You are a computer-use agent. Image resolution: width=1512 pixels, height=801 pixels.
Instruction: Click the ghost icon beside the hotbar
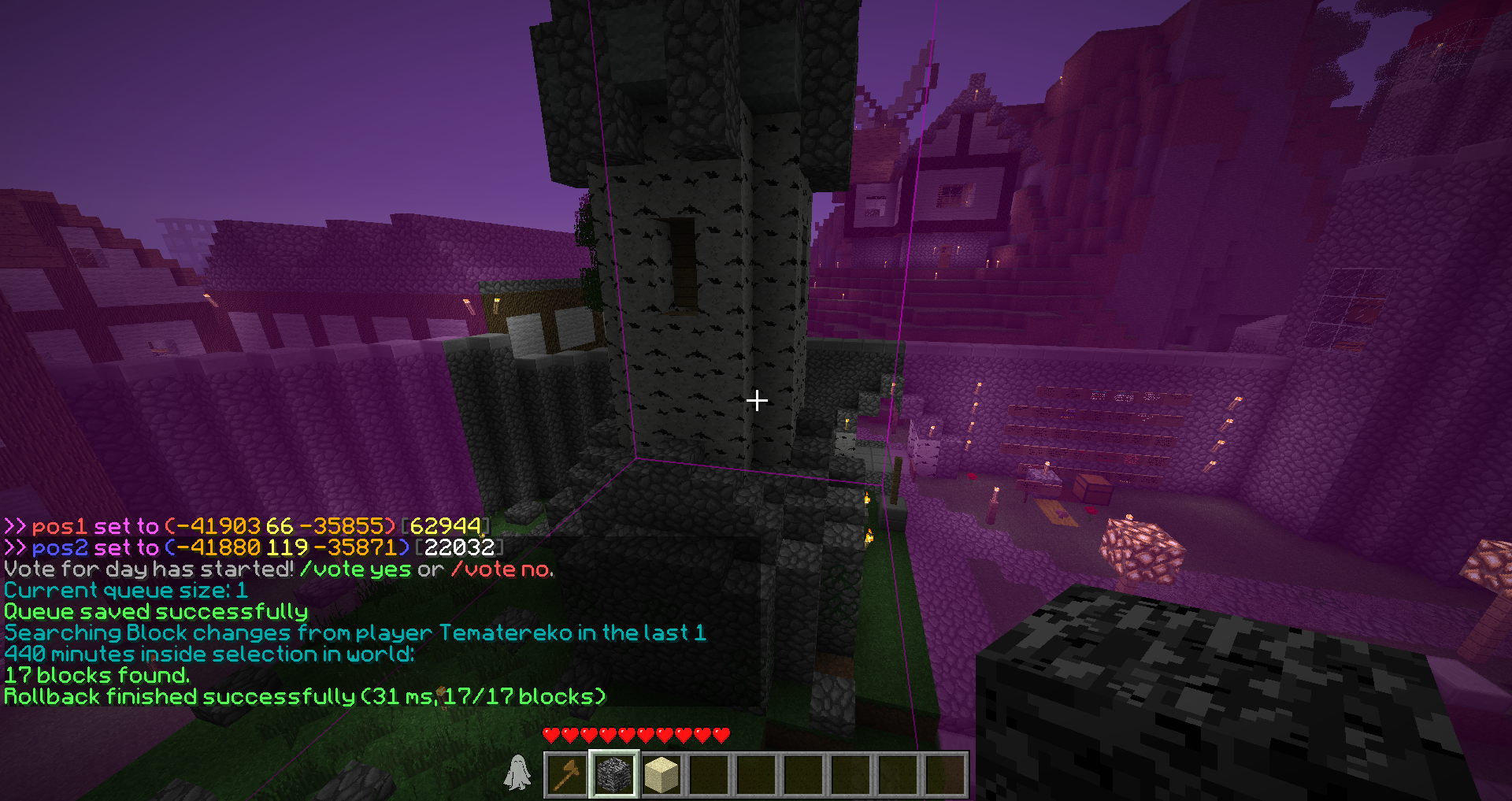[x=517, y=772]
